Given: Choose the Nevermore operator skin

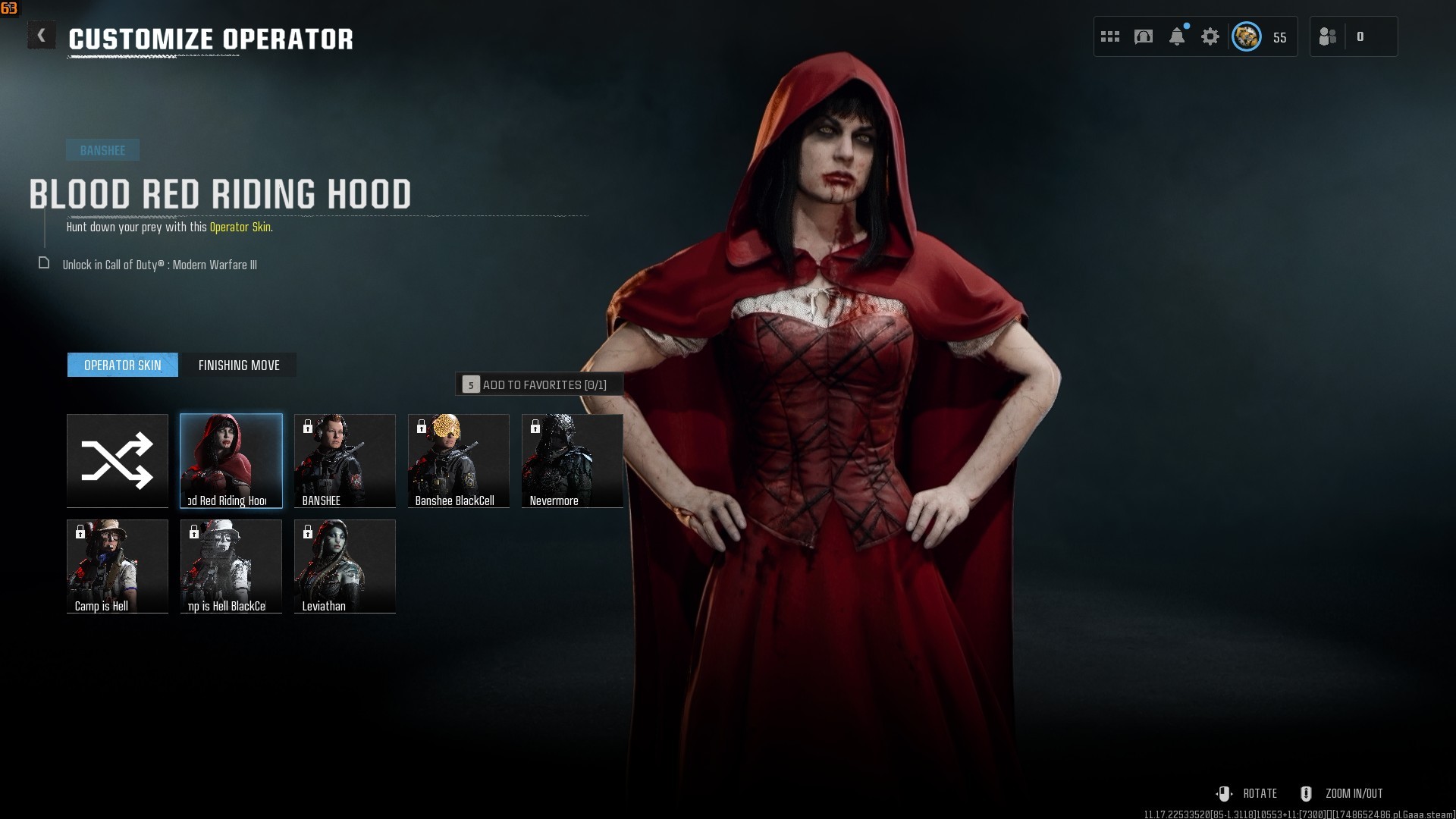Looking at the screenshot, I should click(x=573, y=460).
